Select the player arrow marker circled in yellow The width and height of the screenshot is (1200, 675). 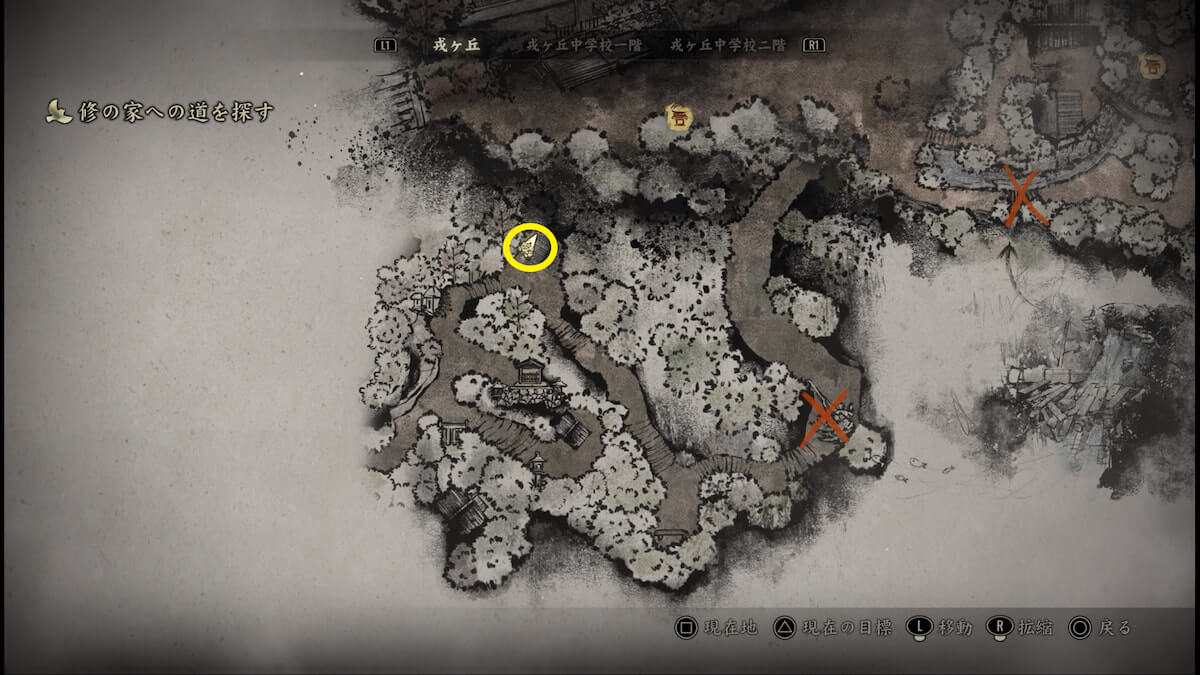530,248
